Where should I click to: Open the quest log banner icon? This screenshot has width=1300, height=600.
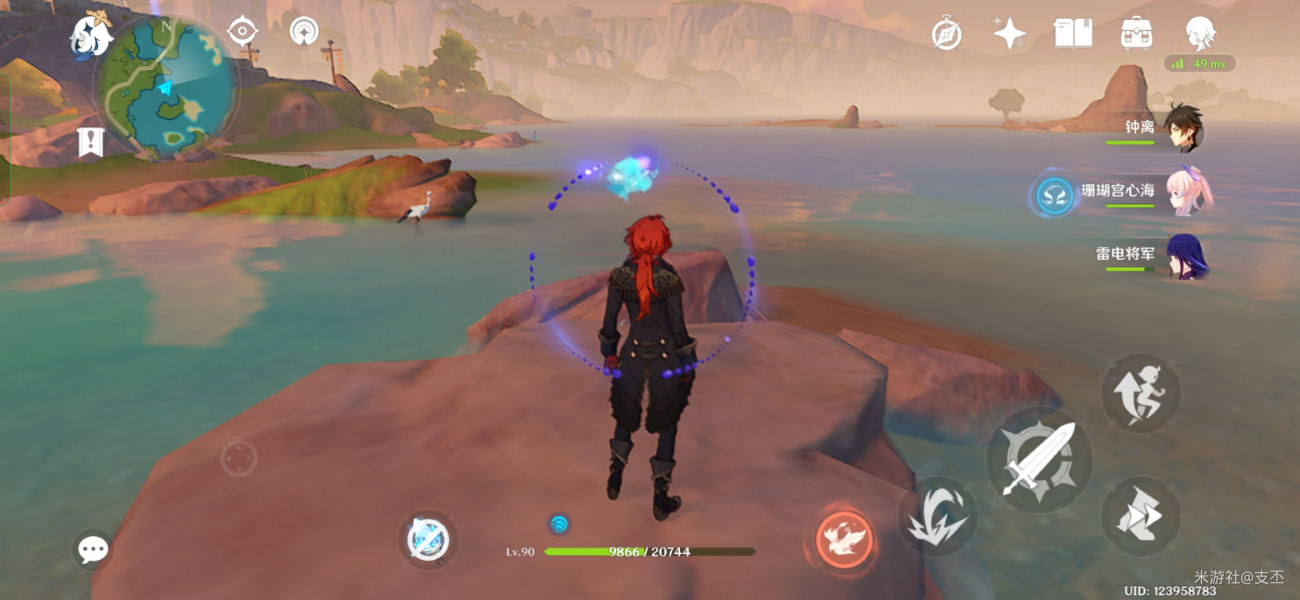(x=91, y=142)
